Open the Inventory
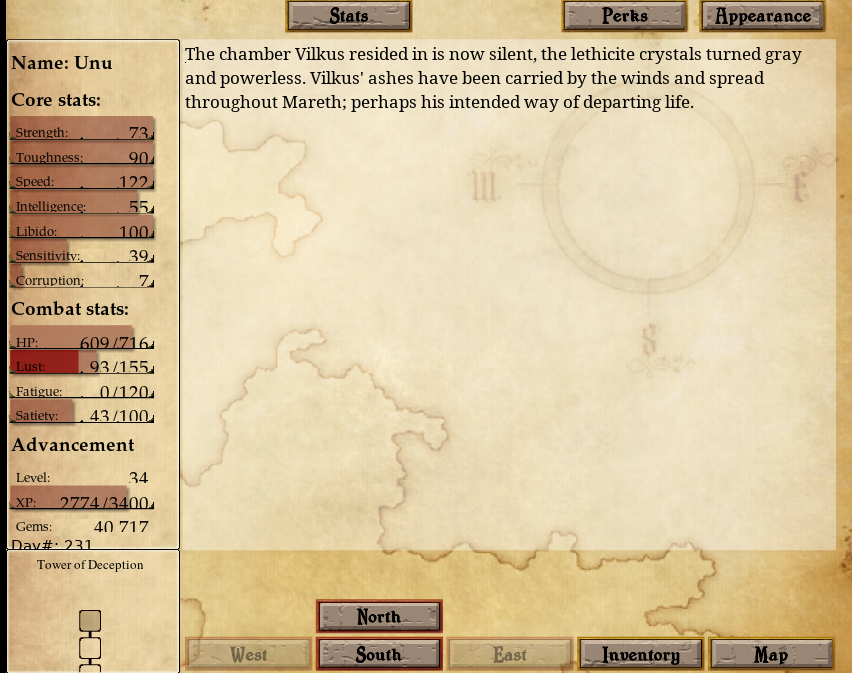Screen dimensions: 852x673 [640, 655]
